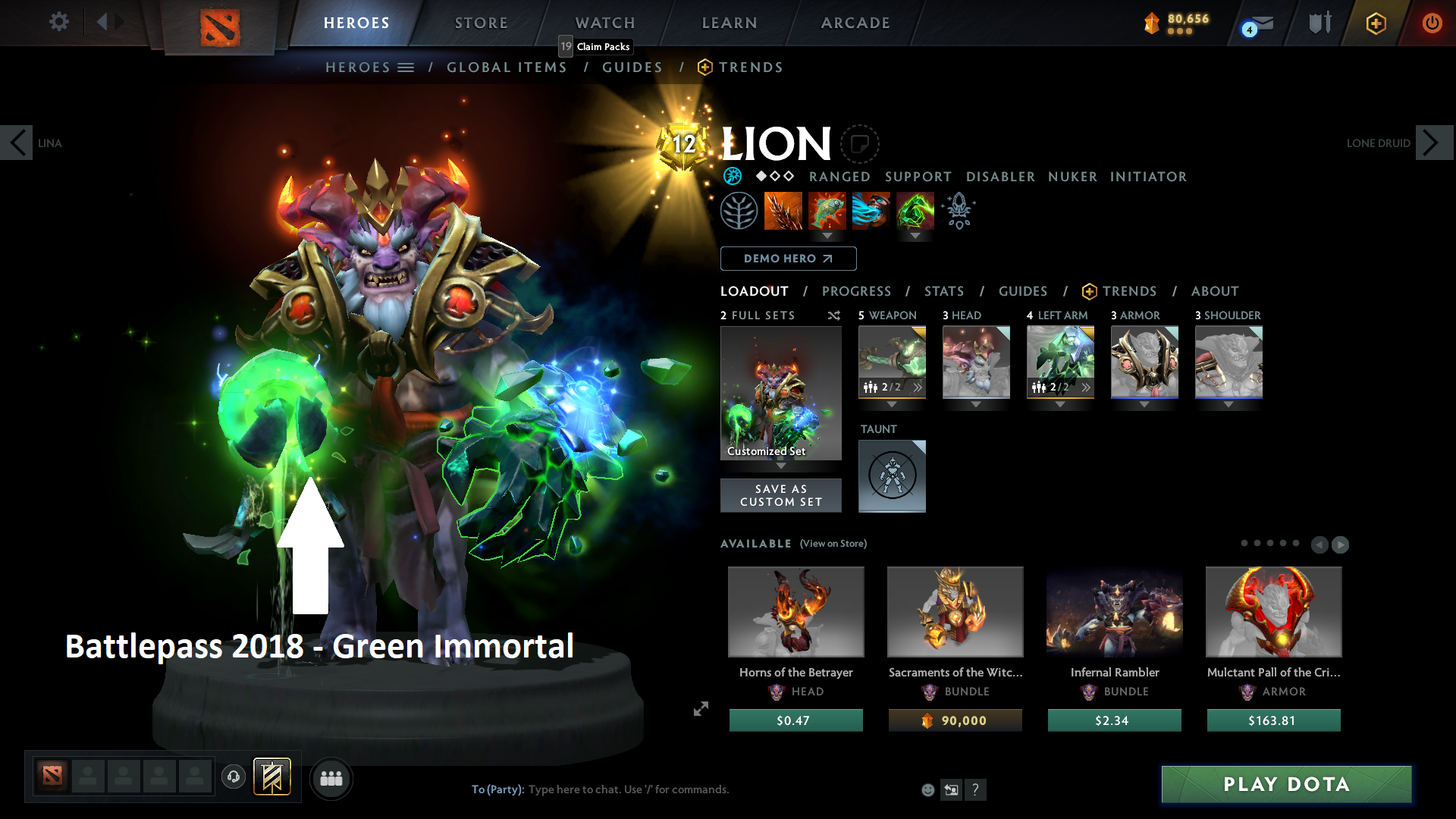Open the emoticon picker beside the chat box

(x=927, y=789)
